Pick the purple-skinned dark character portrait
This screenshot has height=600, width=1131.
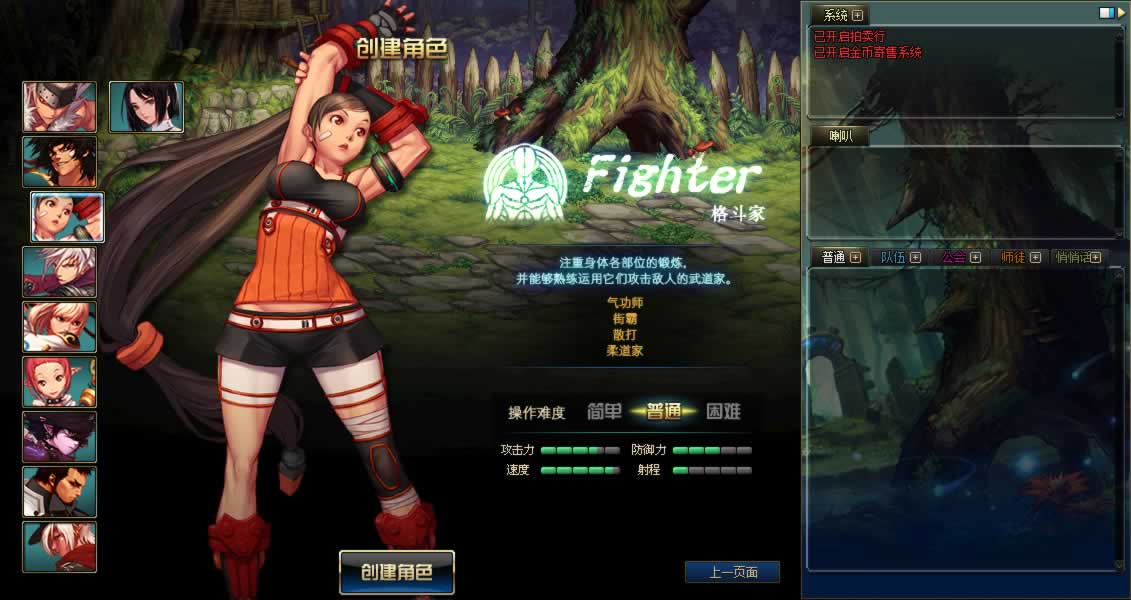coord(60,437)
